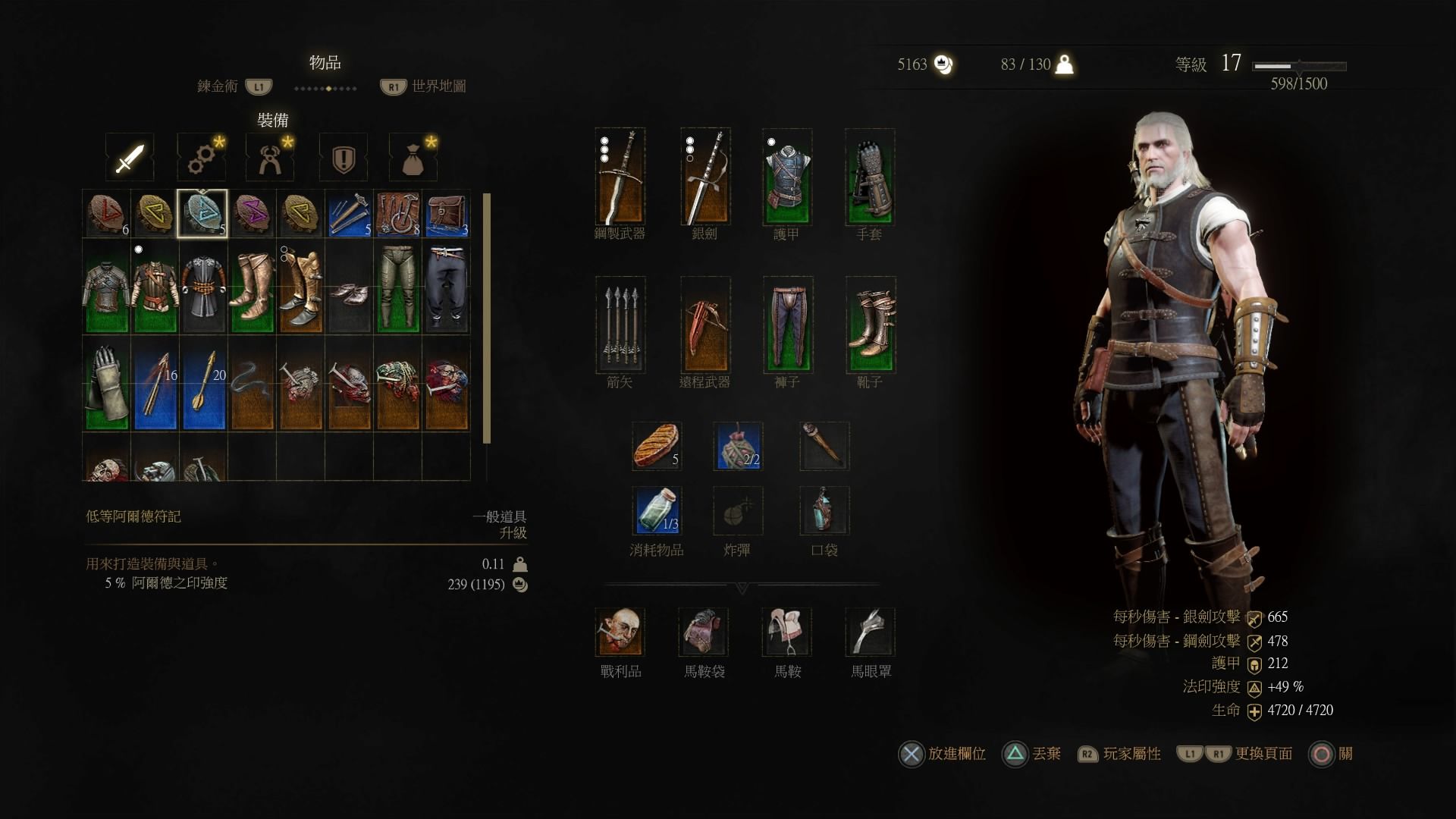Select the grilled meat consumable slot
The image size is (1456, 819).
click(x=657, y=446)
